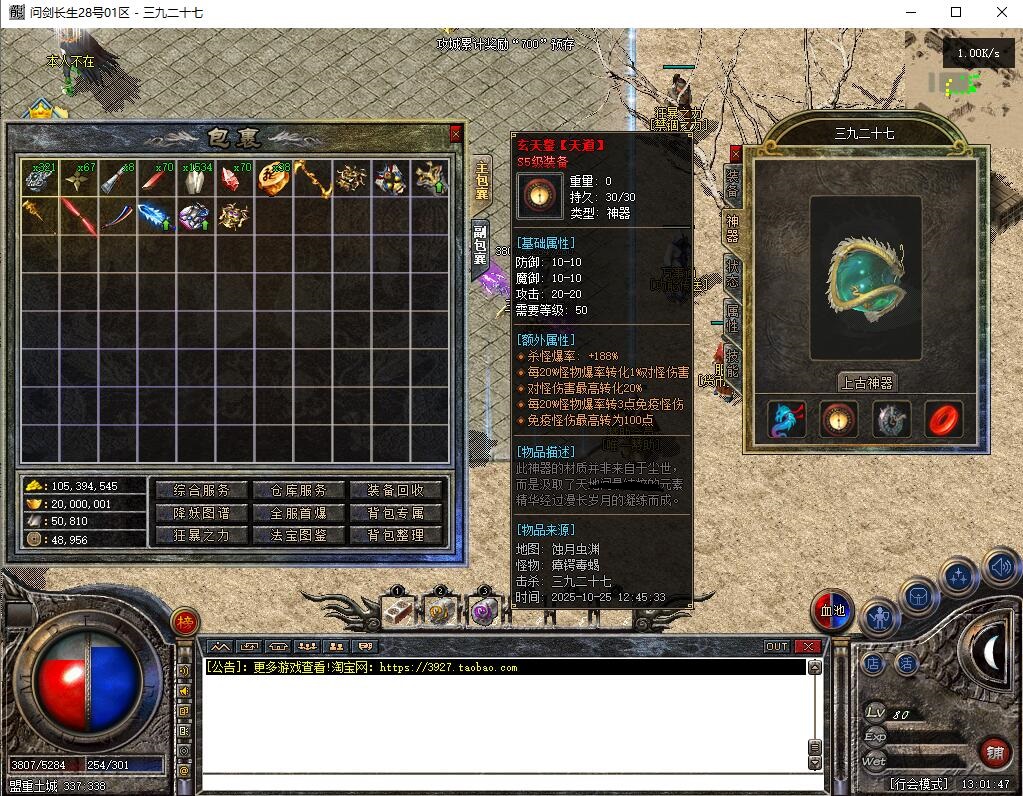Click the 装备回收 equipment recycle button
The height and width of the screenshot is (796, 1023).
click(x=396, y=490)
